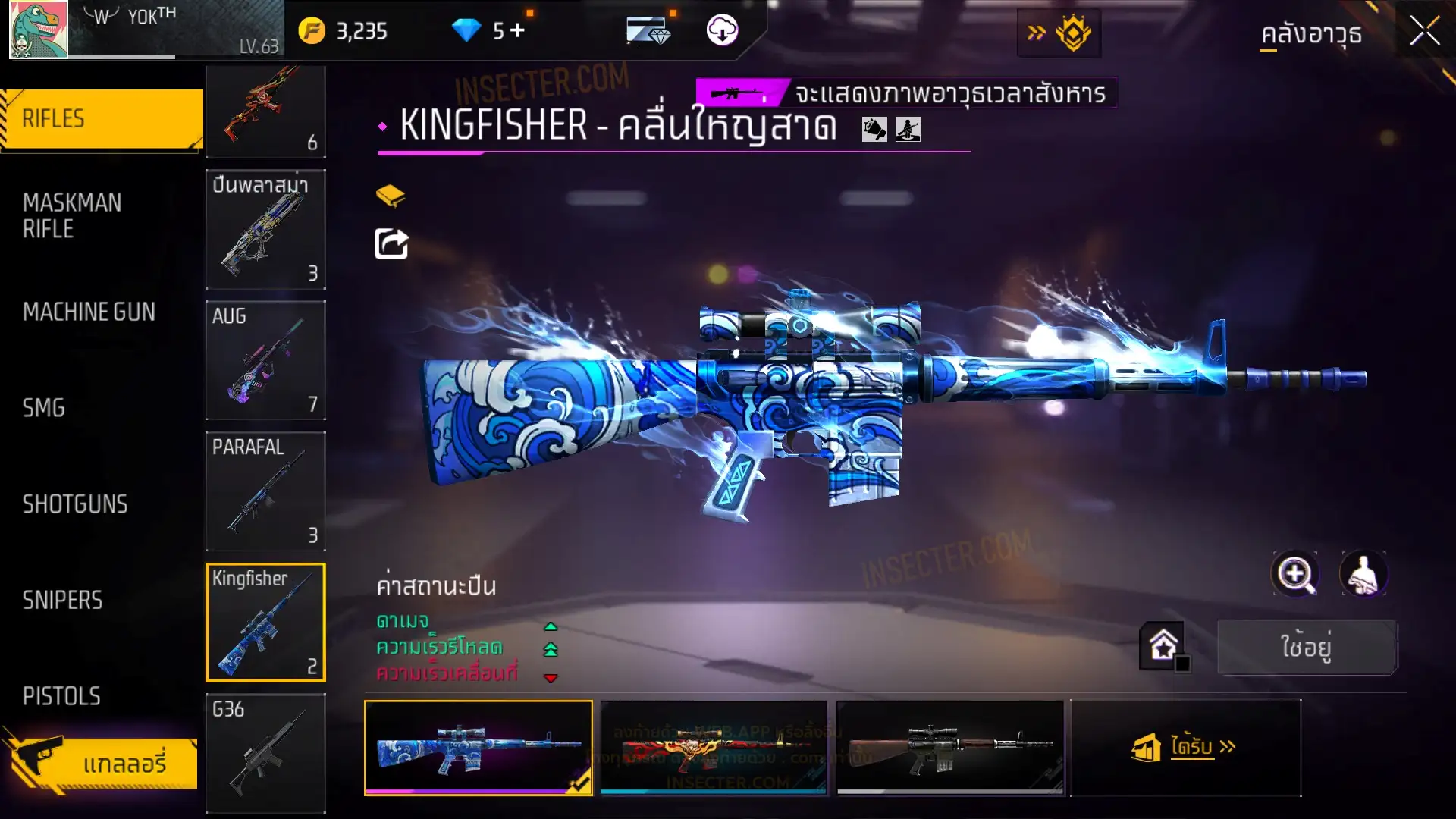Open the share icon below the book
The width and height of the screenshot is (1456, 819).
(391, 244)
